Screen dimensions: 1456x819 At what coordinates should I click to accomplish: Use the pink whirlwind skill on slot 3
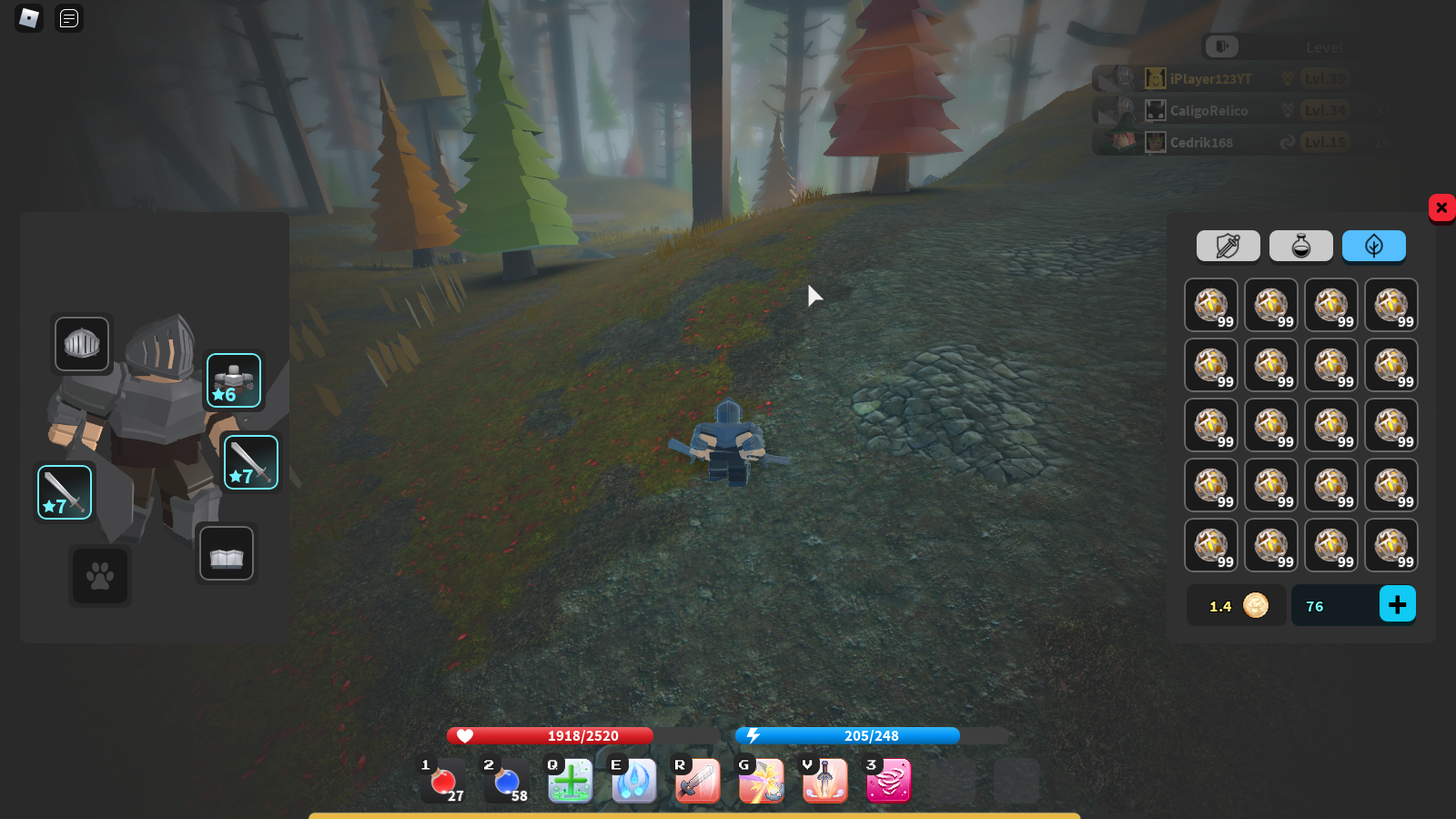(888, 781)
